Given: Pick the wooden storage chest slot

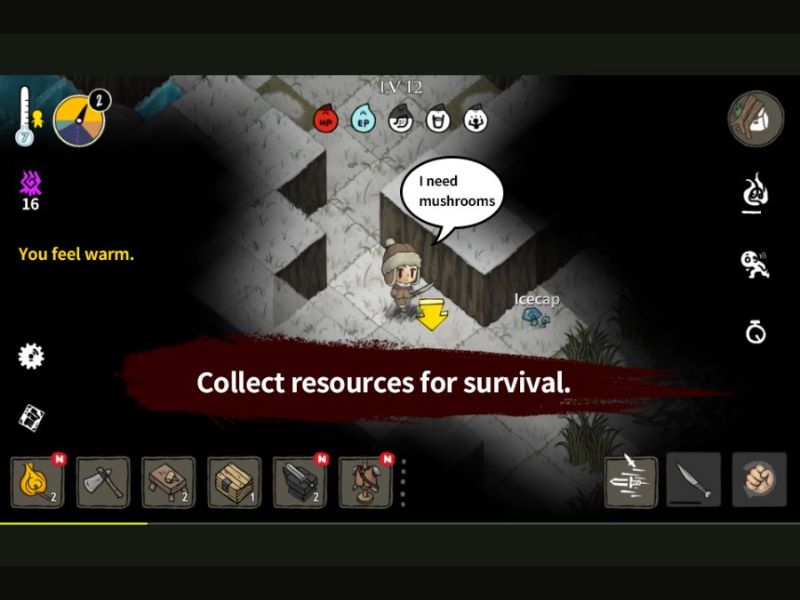Looking at the screenshot, I should pos(234,482).
